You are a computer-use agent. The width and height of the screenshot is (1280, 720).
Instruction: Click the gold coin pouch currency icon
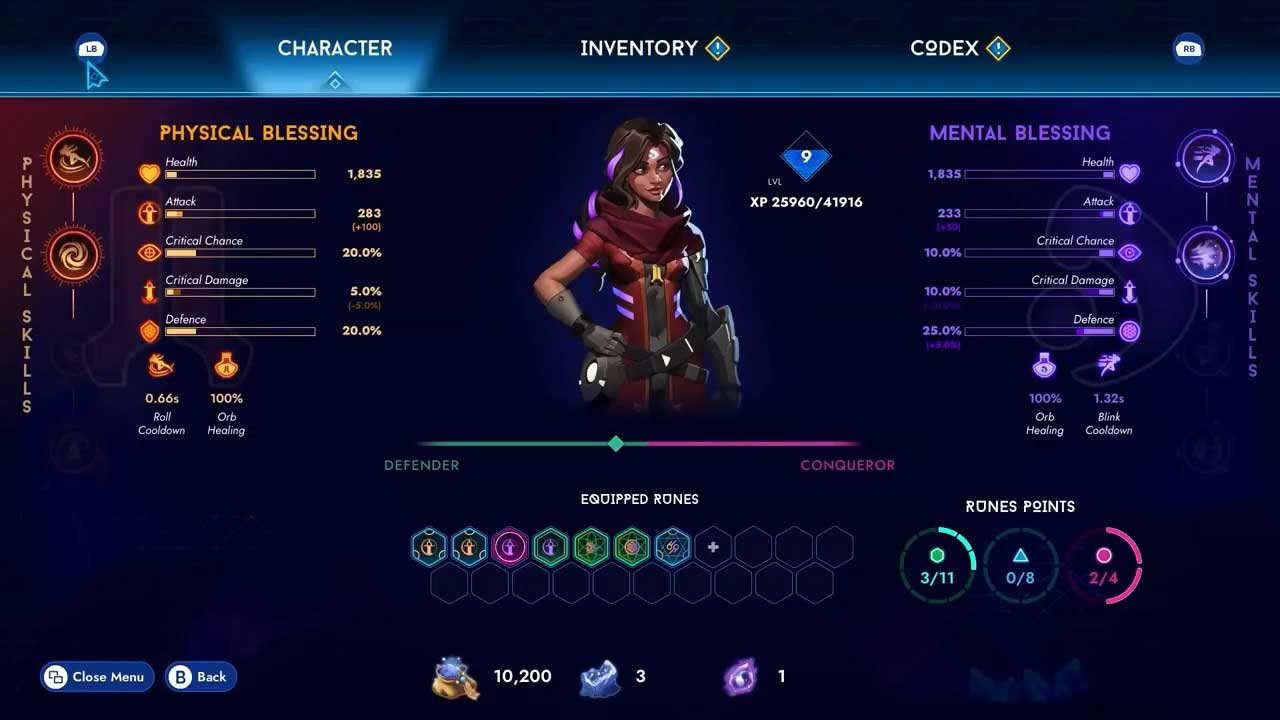[x=455, y=677]
